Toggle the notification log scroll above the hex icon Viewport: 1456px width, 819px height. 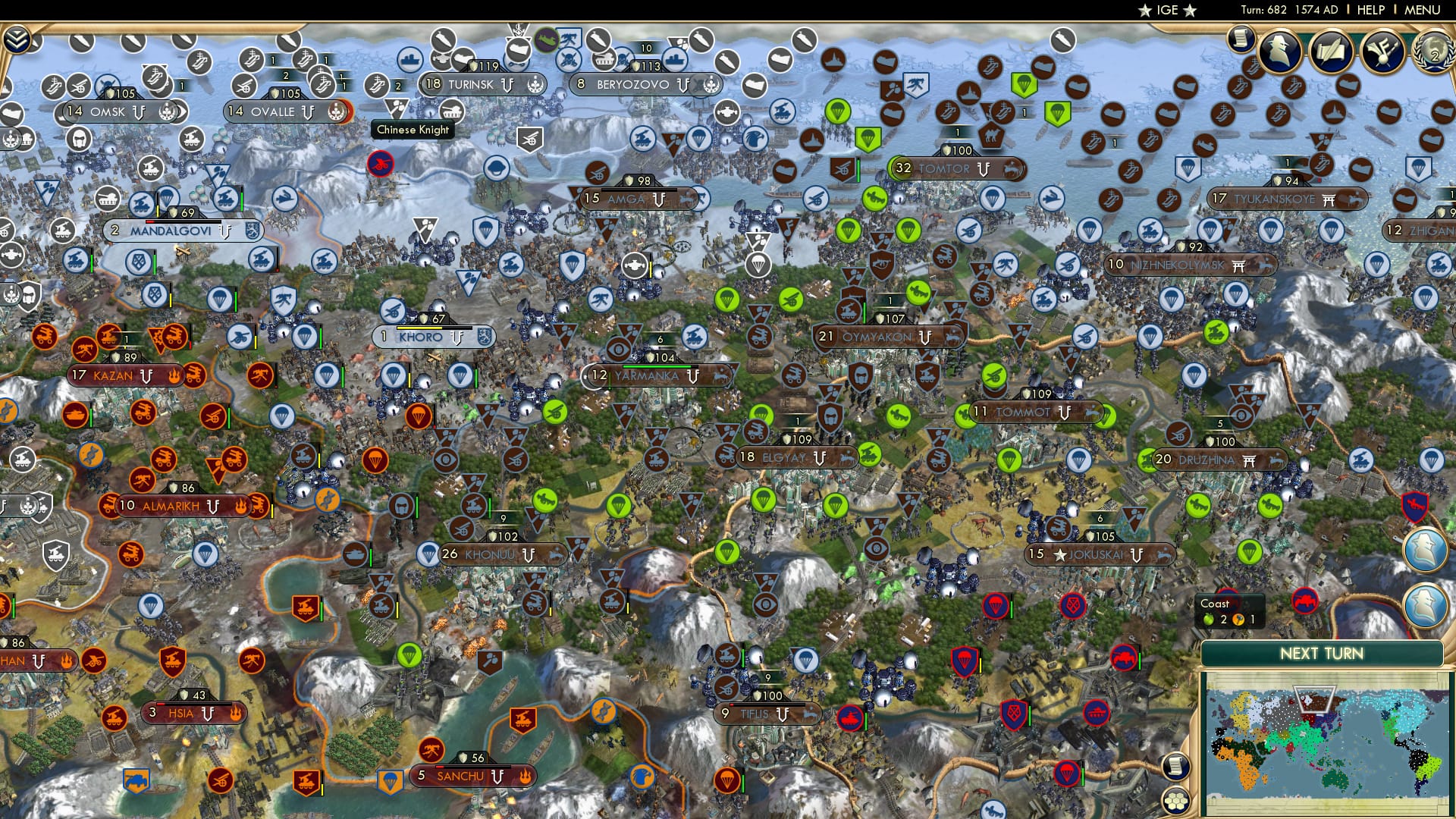pyautogui.click(x=1176, y=766)
